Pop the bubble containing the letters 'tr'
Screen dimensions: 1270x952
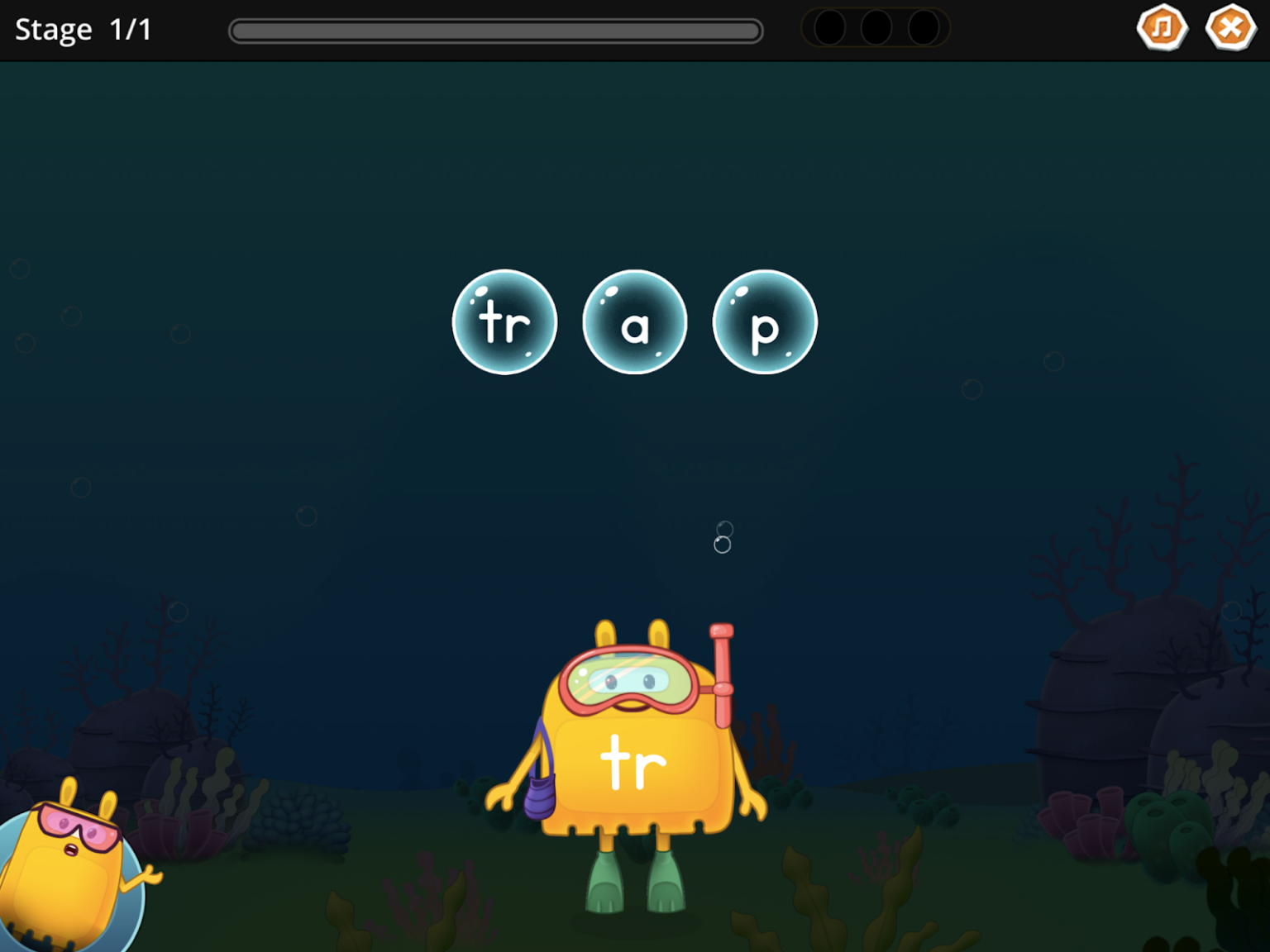pos(504,322)
